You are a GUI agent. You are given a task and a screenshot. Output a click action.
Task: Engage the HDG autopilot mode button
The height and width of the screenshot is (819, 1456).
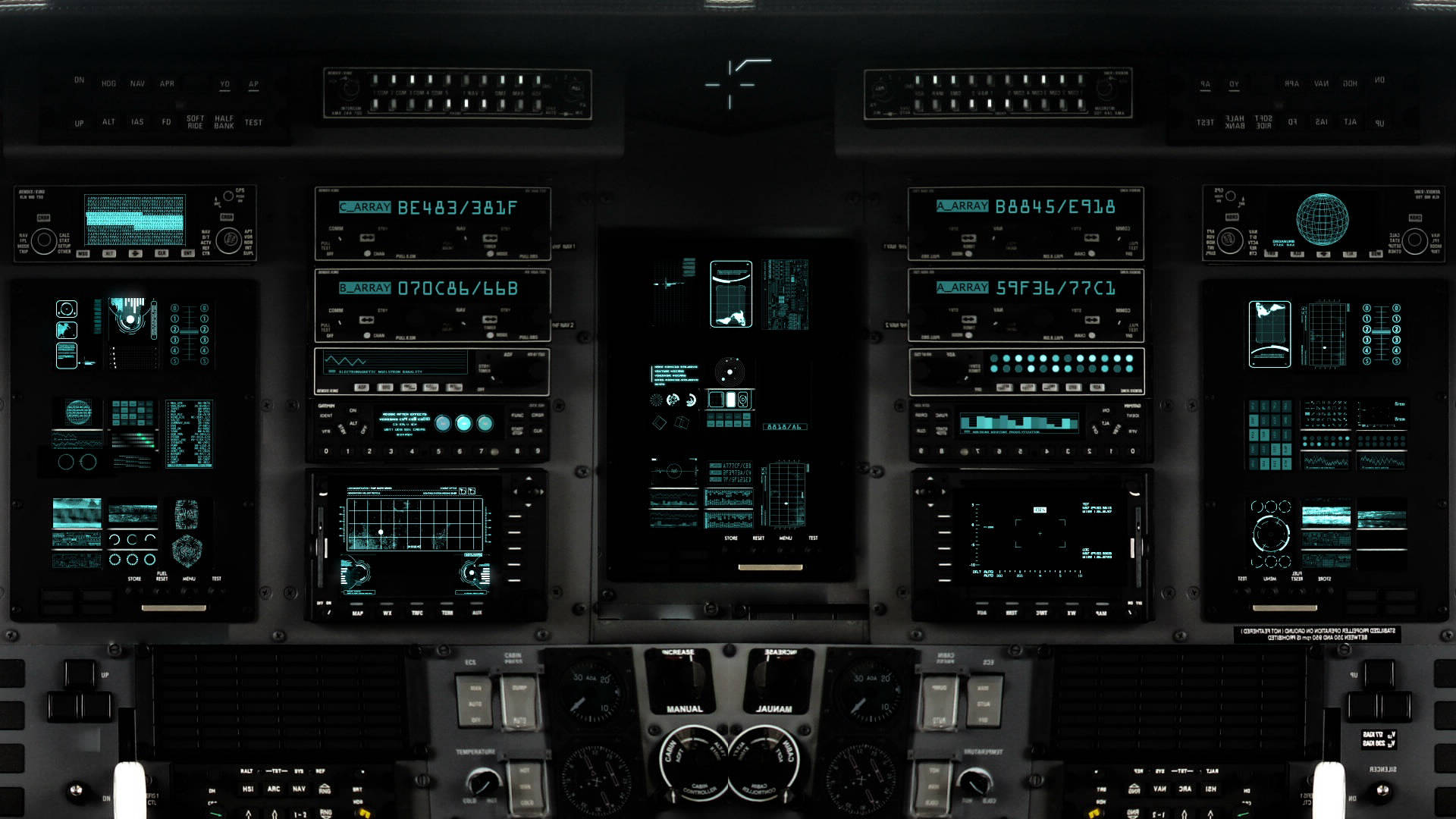tap(108, 83)
